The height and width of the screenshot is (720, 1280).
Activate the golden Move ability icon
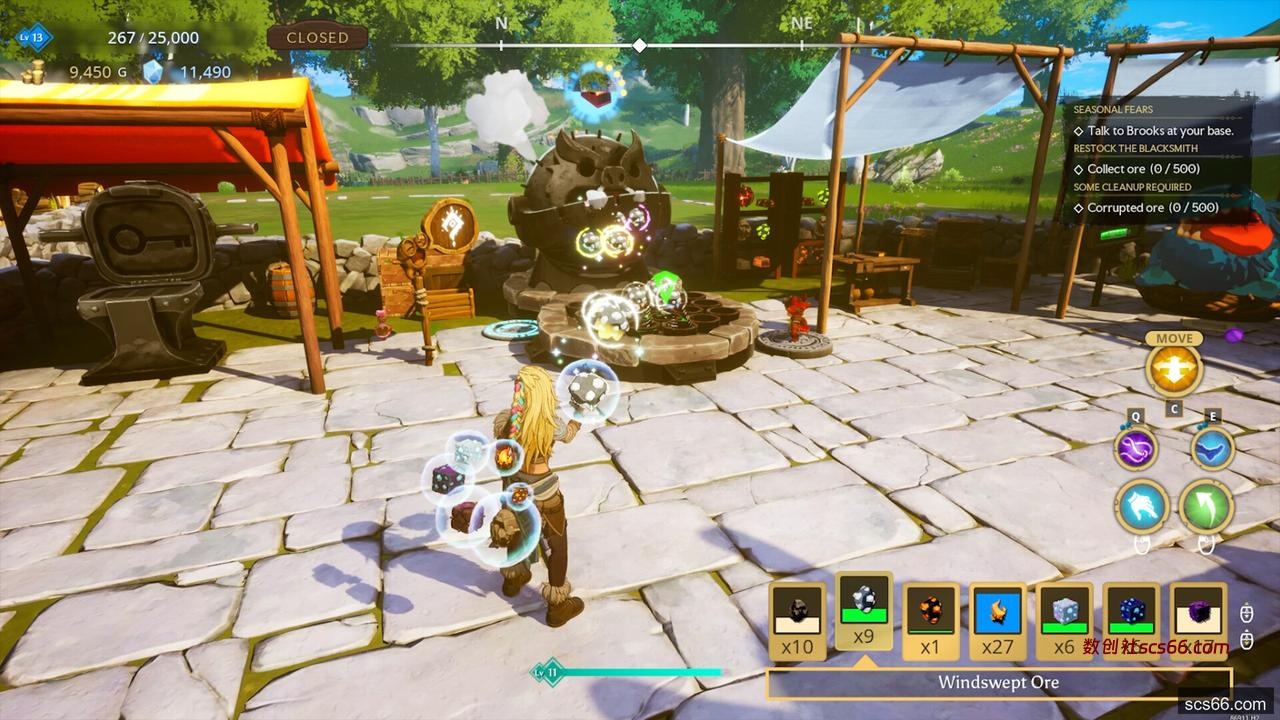coord(1174,369)
